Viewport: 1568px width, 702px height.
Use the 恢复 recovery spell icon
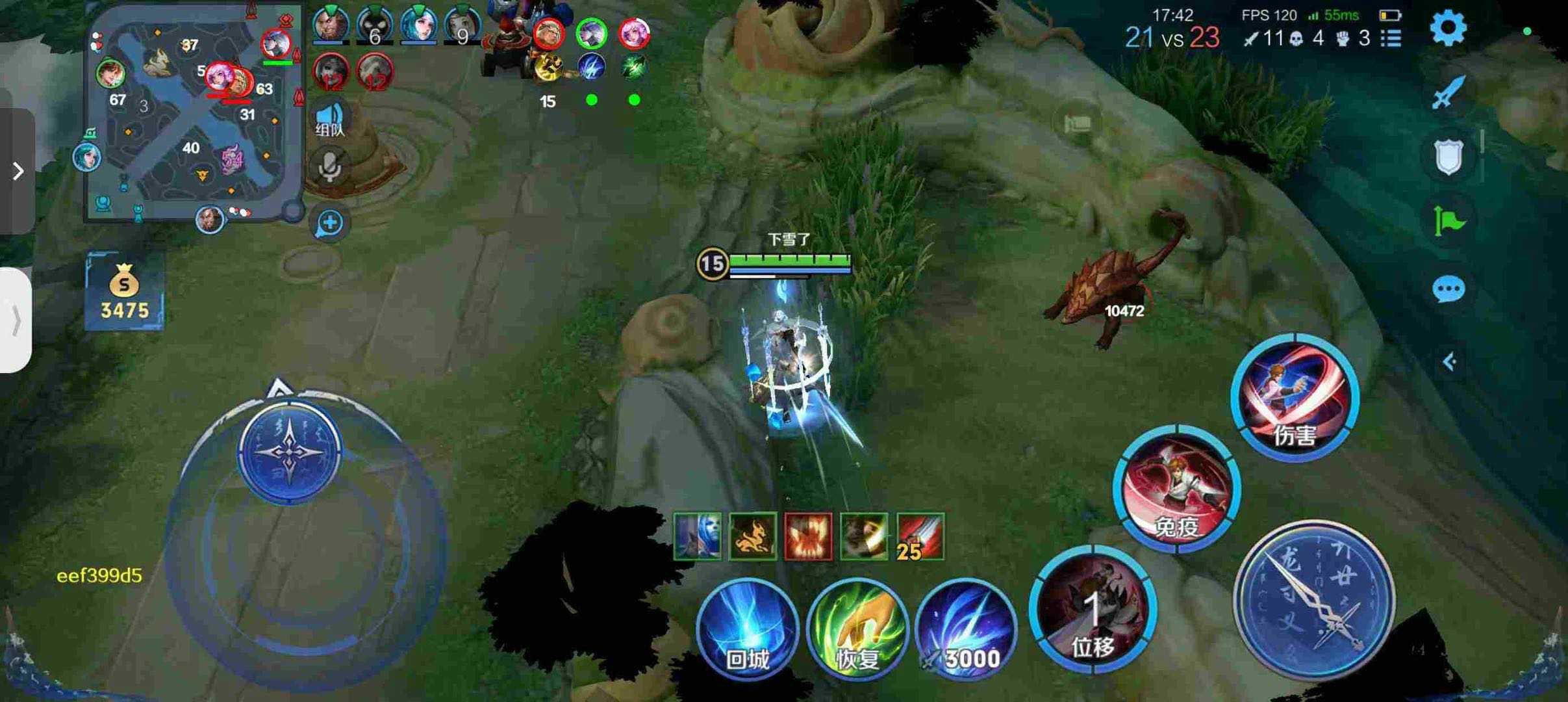tap(855, 629)
